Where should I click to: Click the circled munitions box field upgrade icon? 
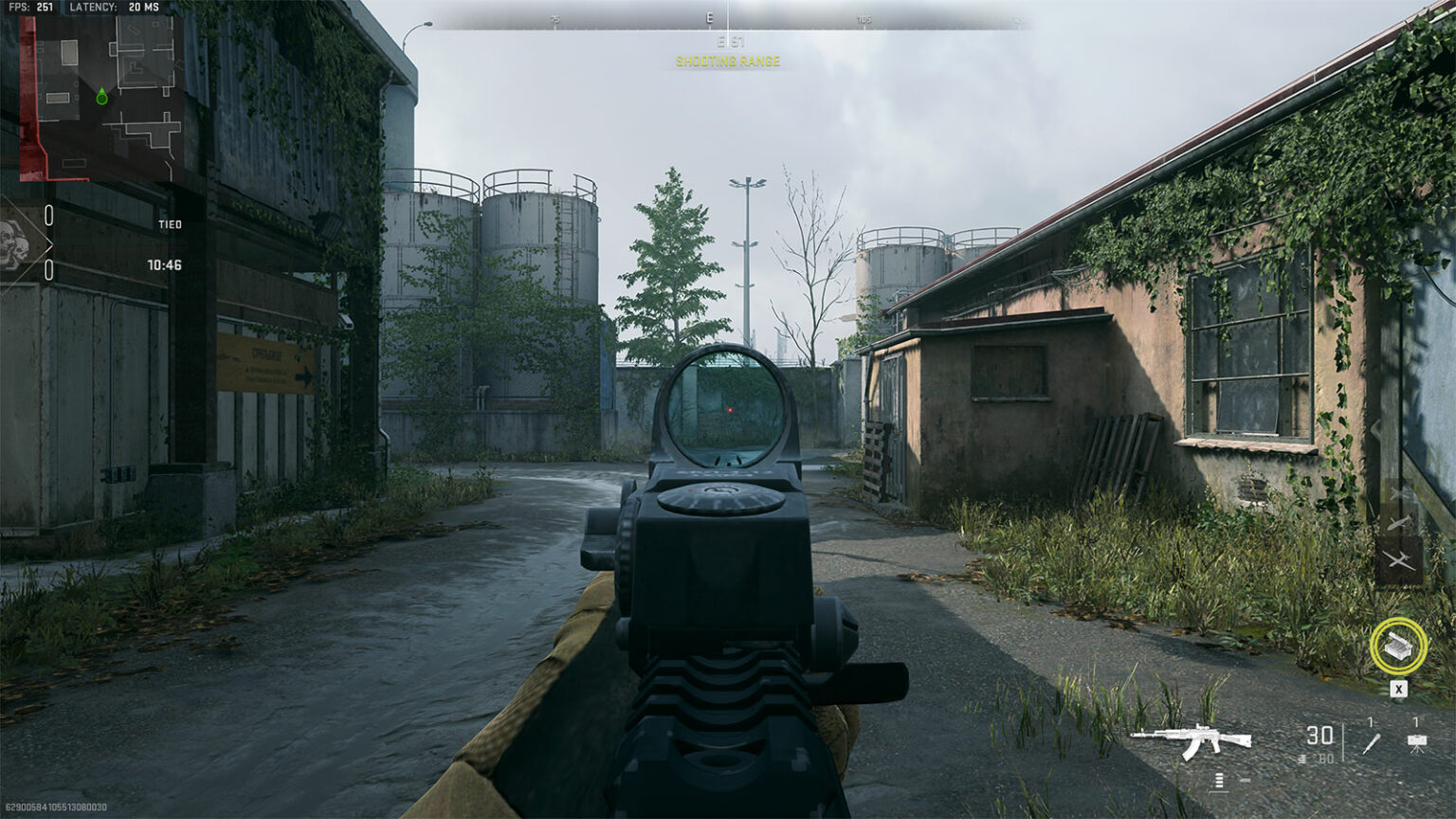[1397, 646]
